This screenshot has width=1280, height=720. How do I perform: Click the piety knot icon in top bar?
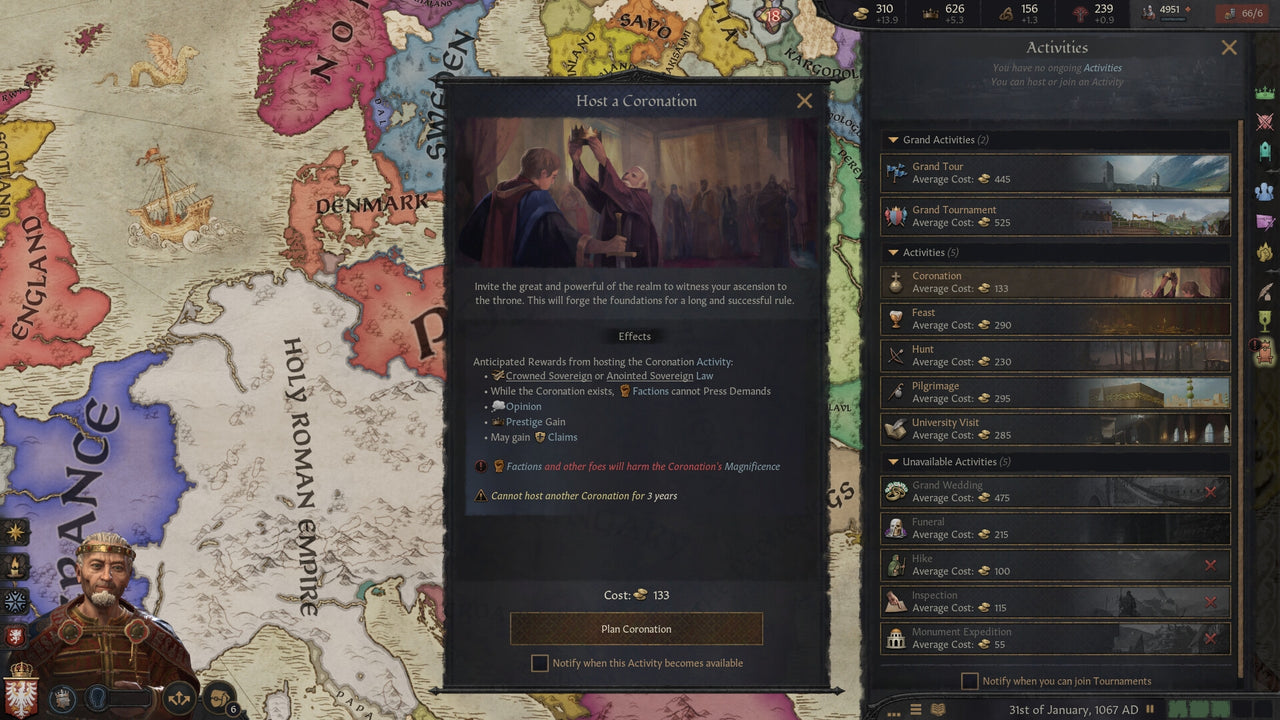(x=1004, y=15)
